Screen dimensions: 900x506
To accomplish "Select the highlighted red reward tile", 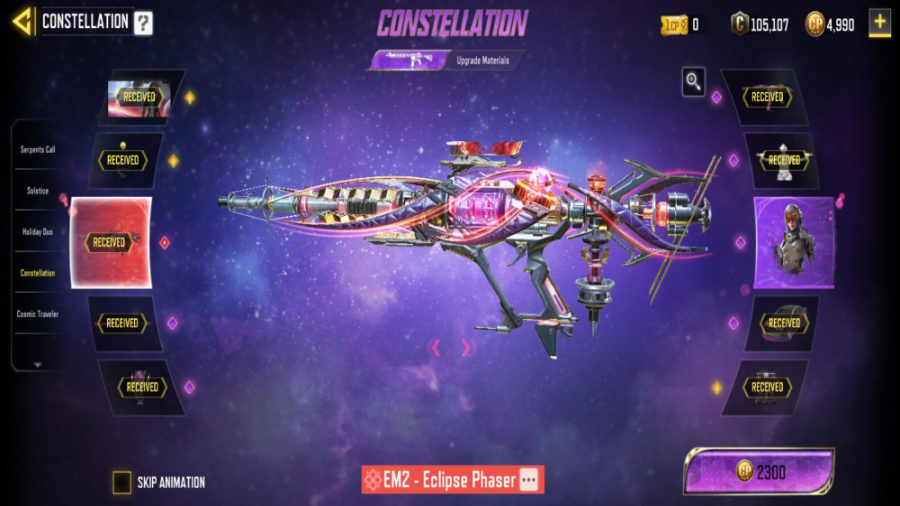I will point(110,242).
